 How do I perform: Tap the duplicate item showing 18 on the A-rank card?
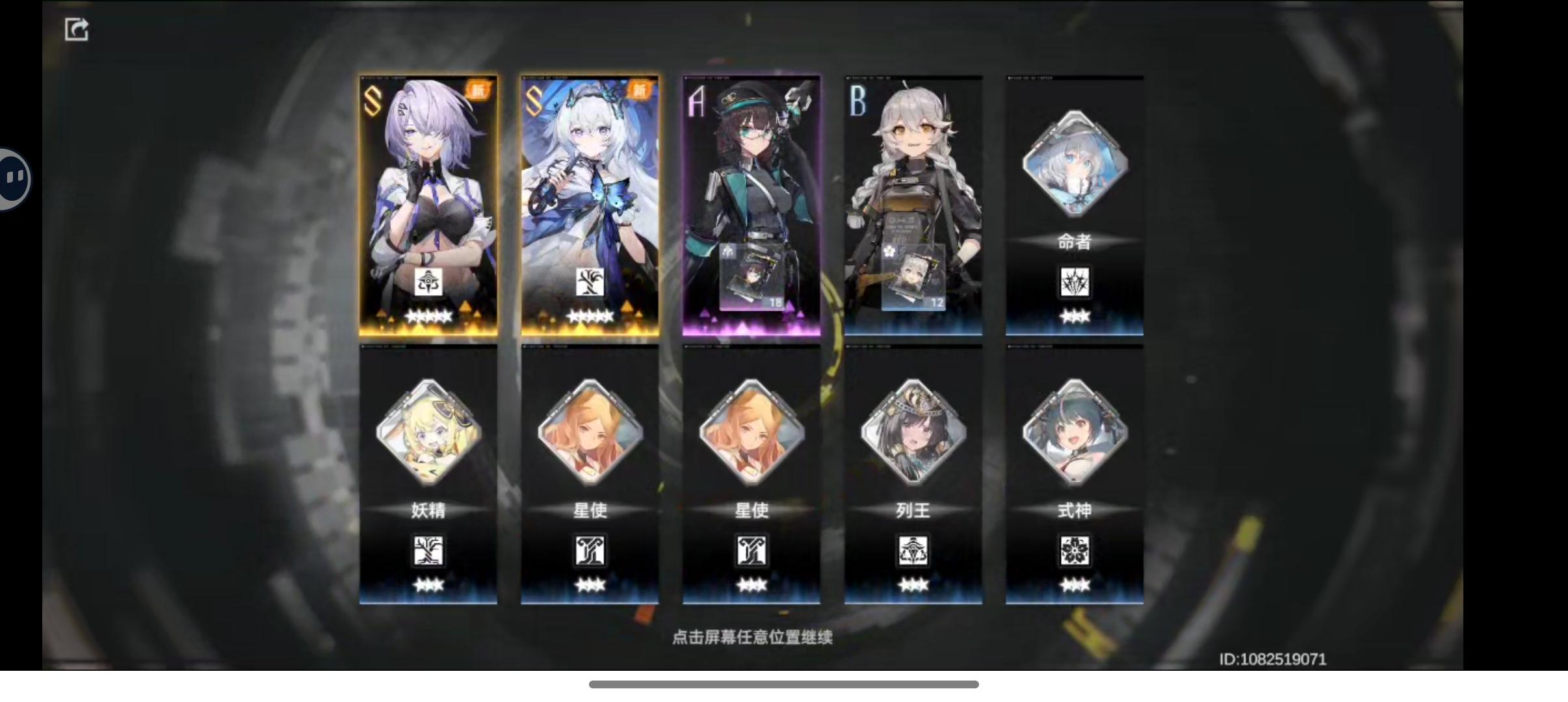click(753, 276)
